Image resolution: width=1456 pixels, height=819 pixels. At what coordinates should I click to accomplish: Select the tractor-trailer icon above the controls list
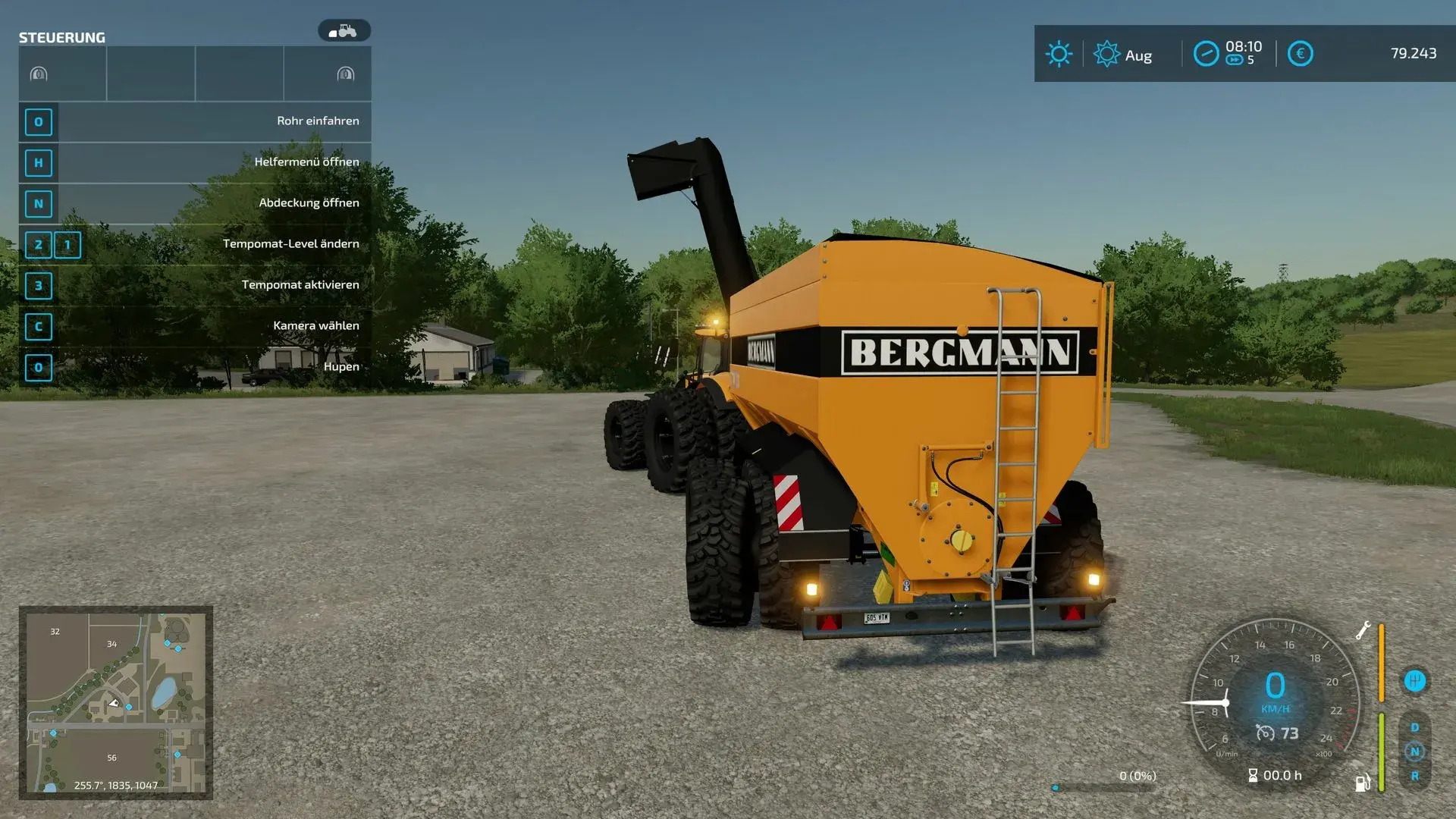point(344,31)
